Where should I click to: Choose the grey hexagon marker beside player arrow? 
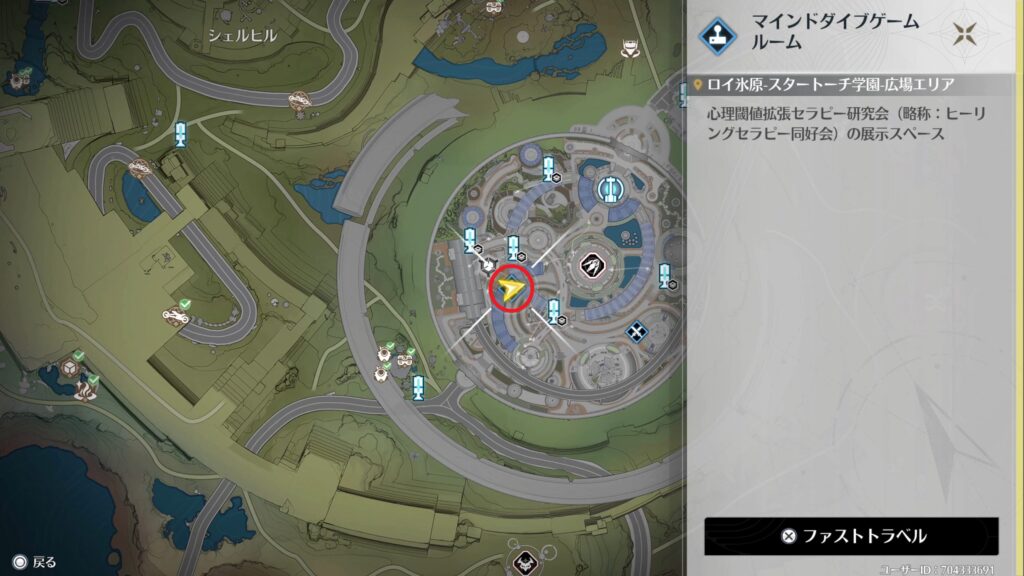490,265
